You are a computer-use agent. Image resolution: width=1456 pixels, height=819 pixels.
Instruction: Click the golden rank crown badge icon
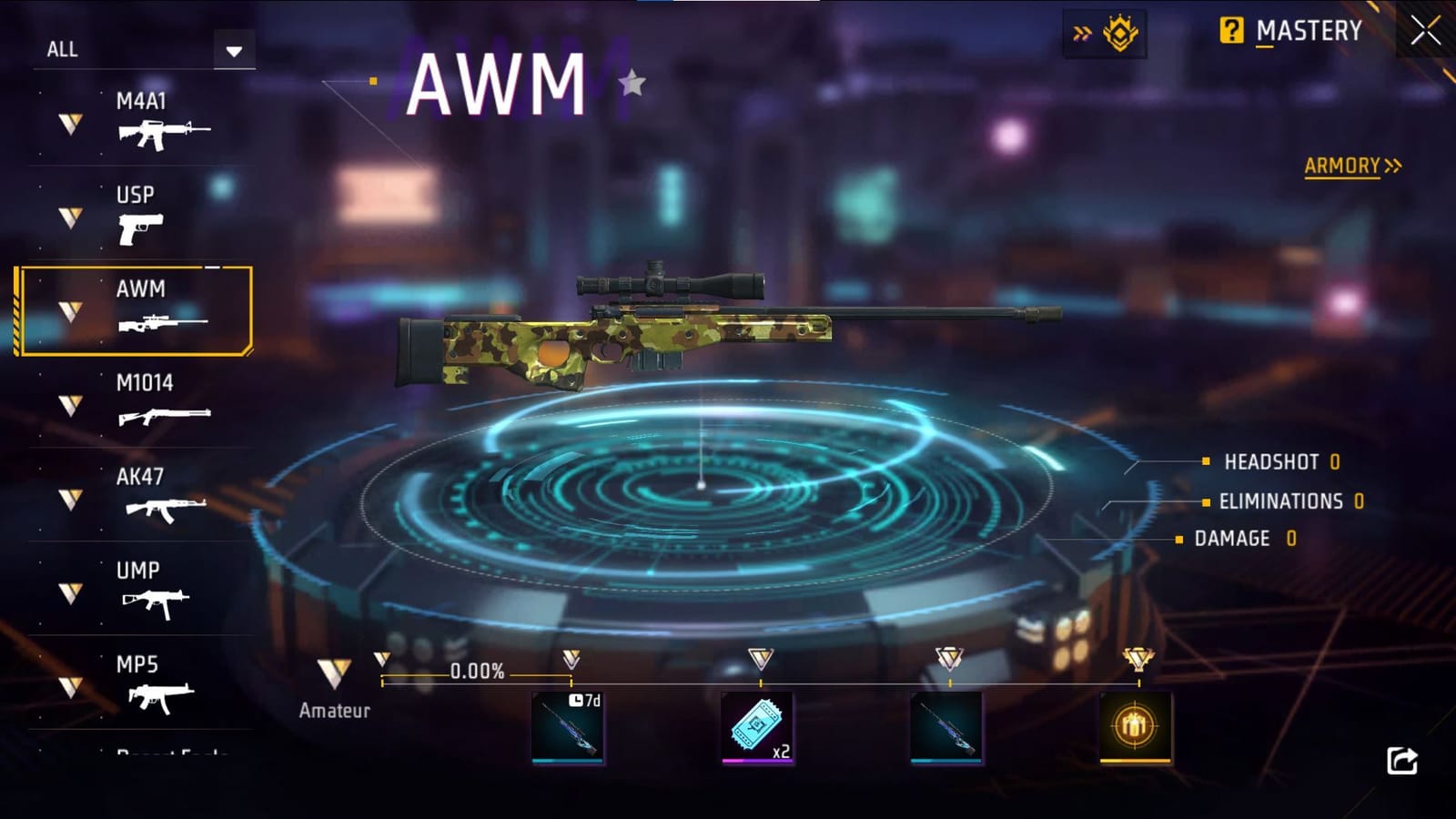pos(1119,31)
